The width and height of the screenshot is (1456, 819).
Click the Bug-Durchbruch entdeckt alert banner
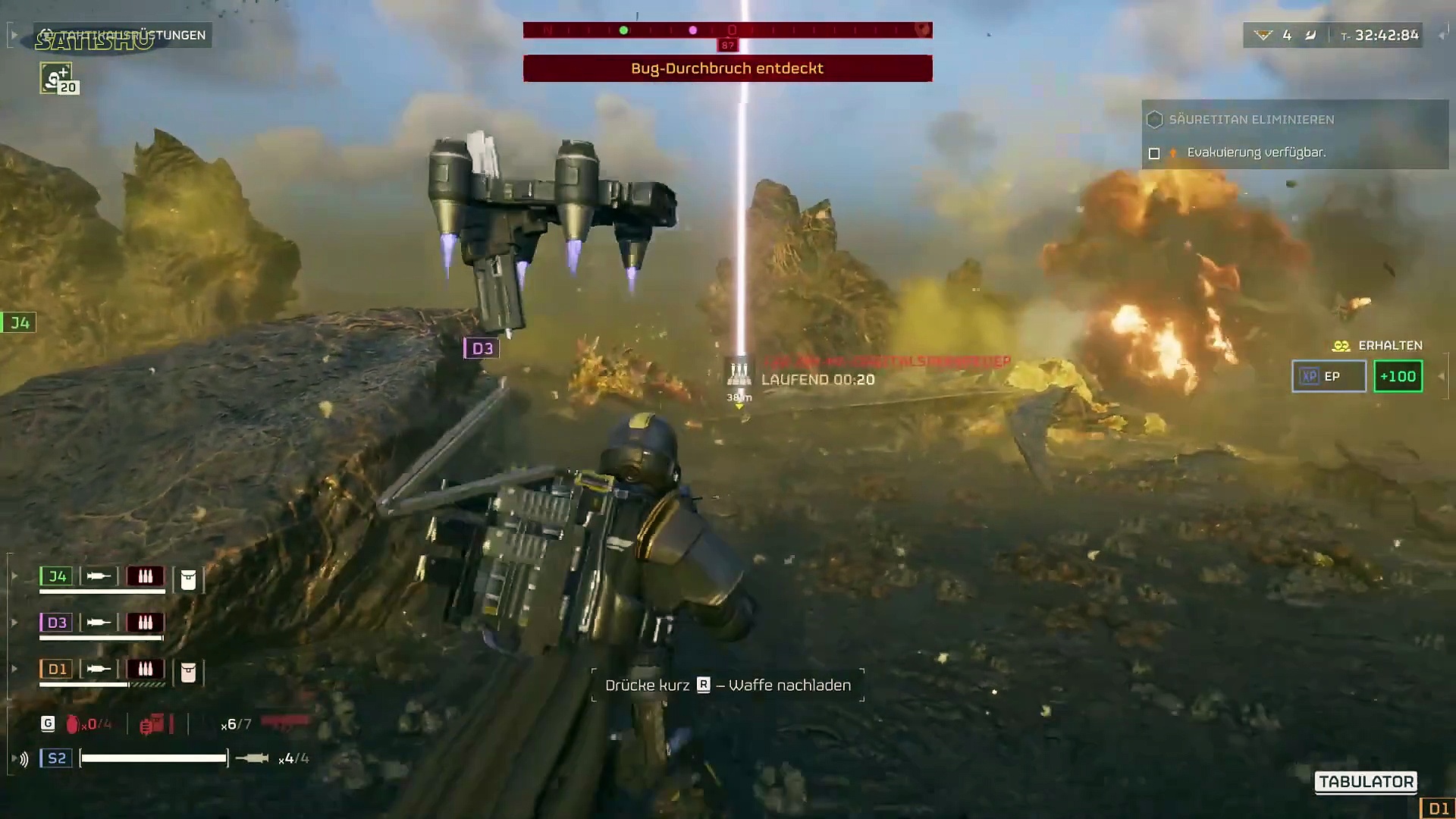[x=727, y=68]
